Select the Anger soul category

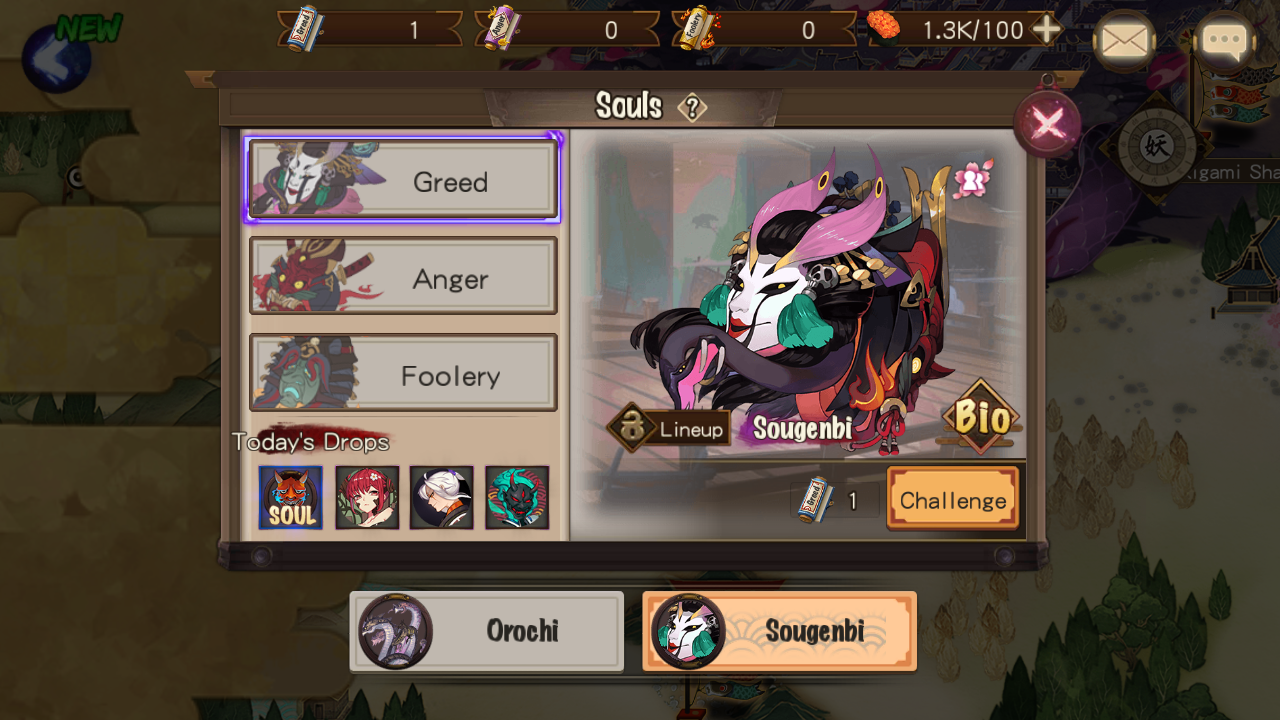(403, 278)
